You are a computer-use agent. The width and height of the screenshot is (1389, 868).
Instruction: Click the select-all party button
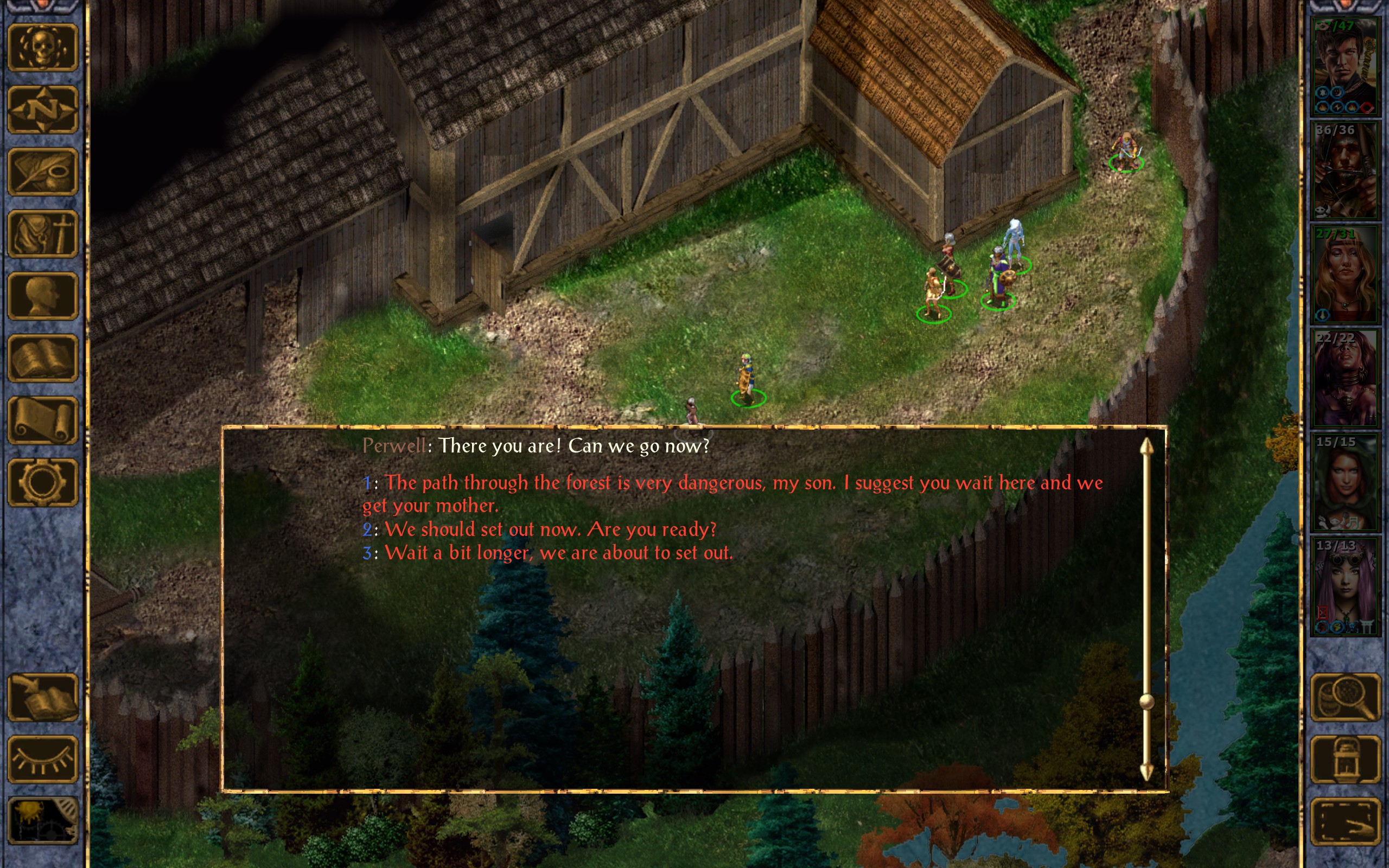1346,821
